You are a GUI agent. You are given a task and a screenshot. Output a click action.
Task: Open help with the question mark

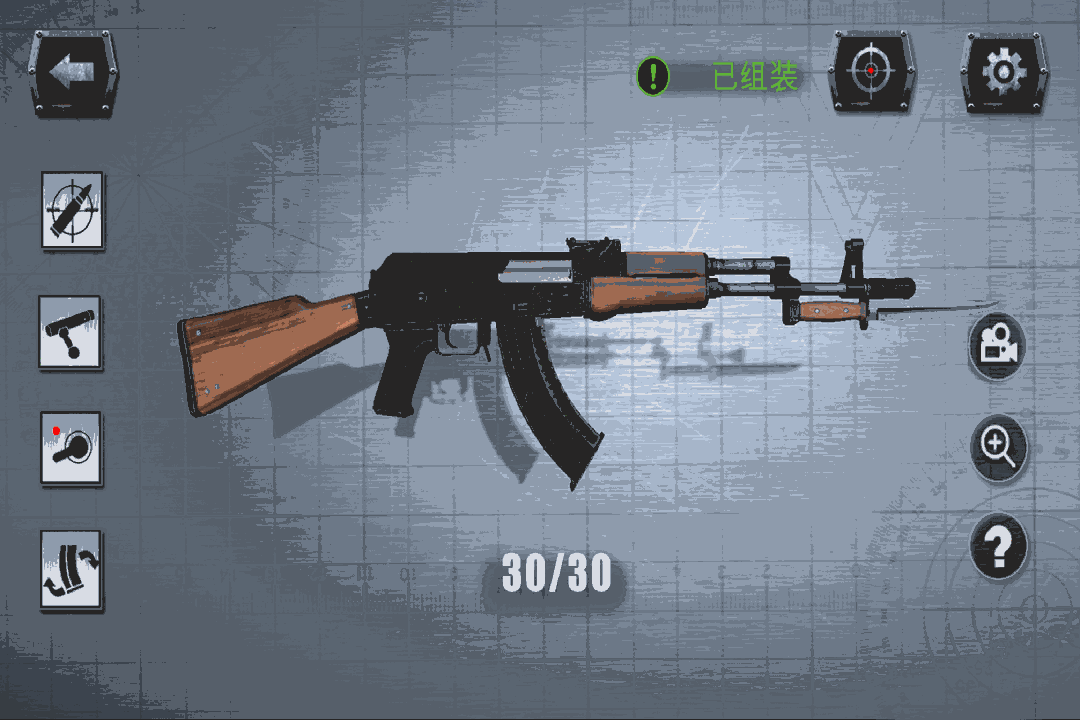(999, 547)
